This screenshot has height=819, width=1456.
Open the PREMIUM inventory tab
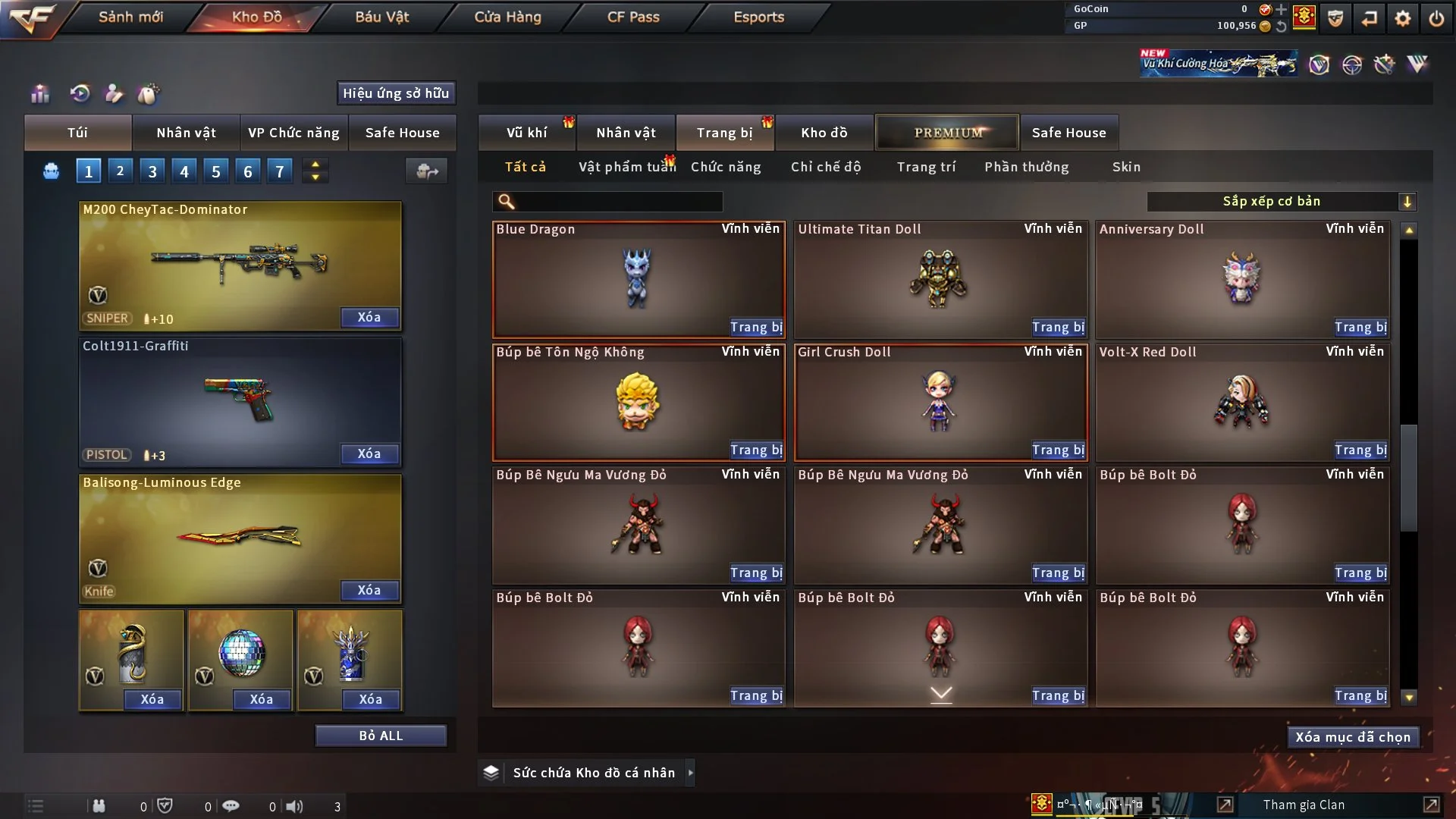(947, 133)
